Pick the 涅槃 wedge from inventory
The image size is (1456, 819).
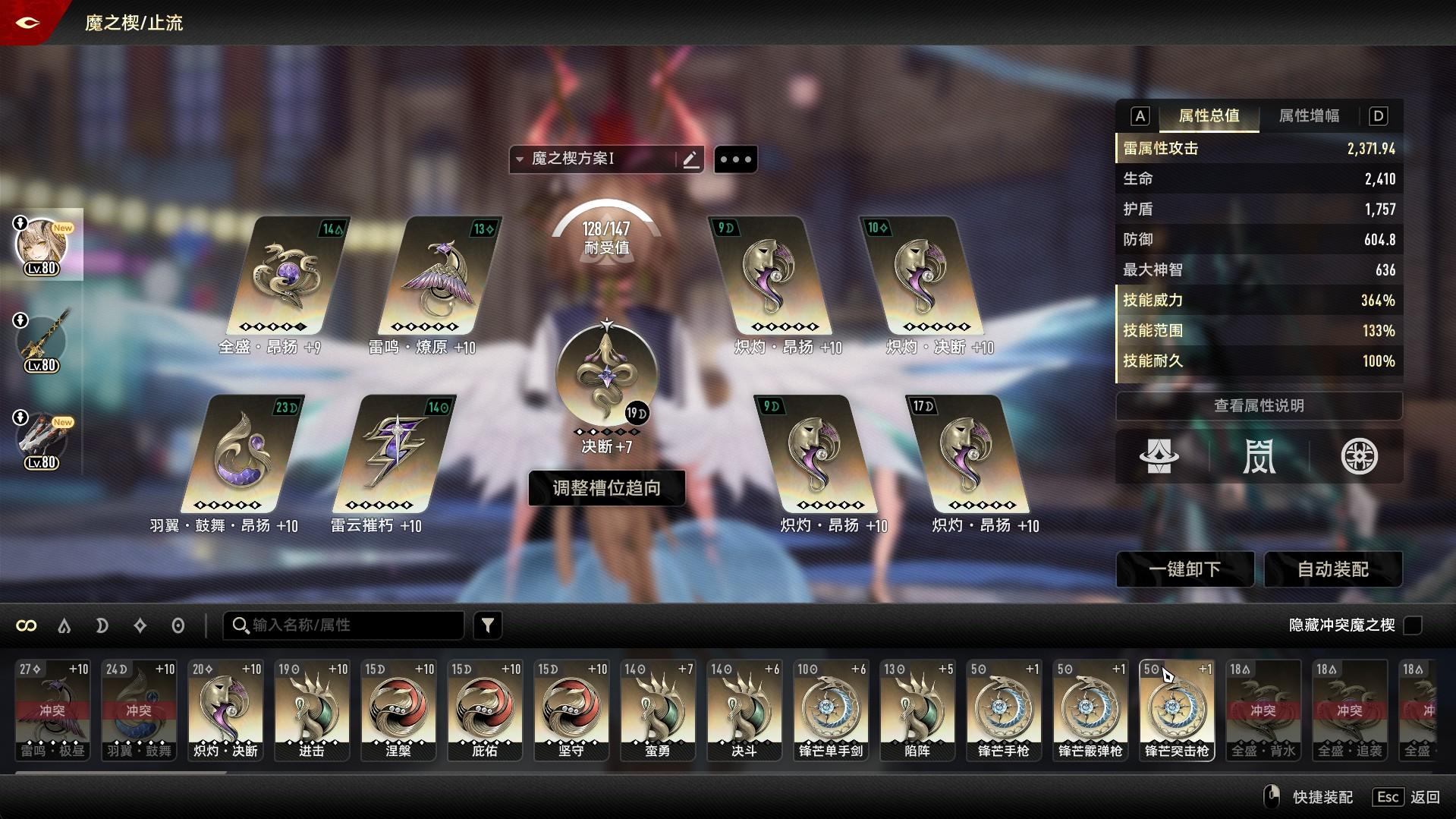coord(398,710)
